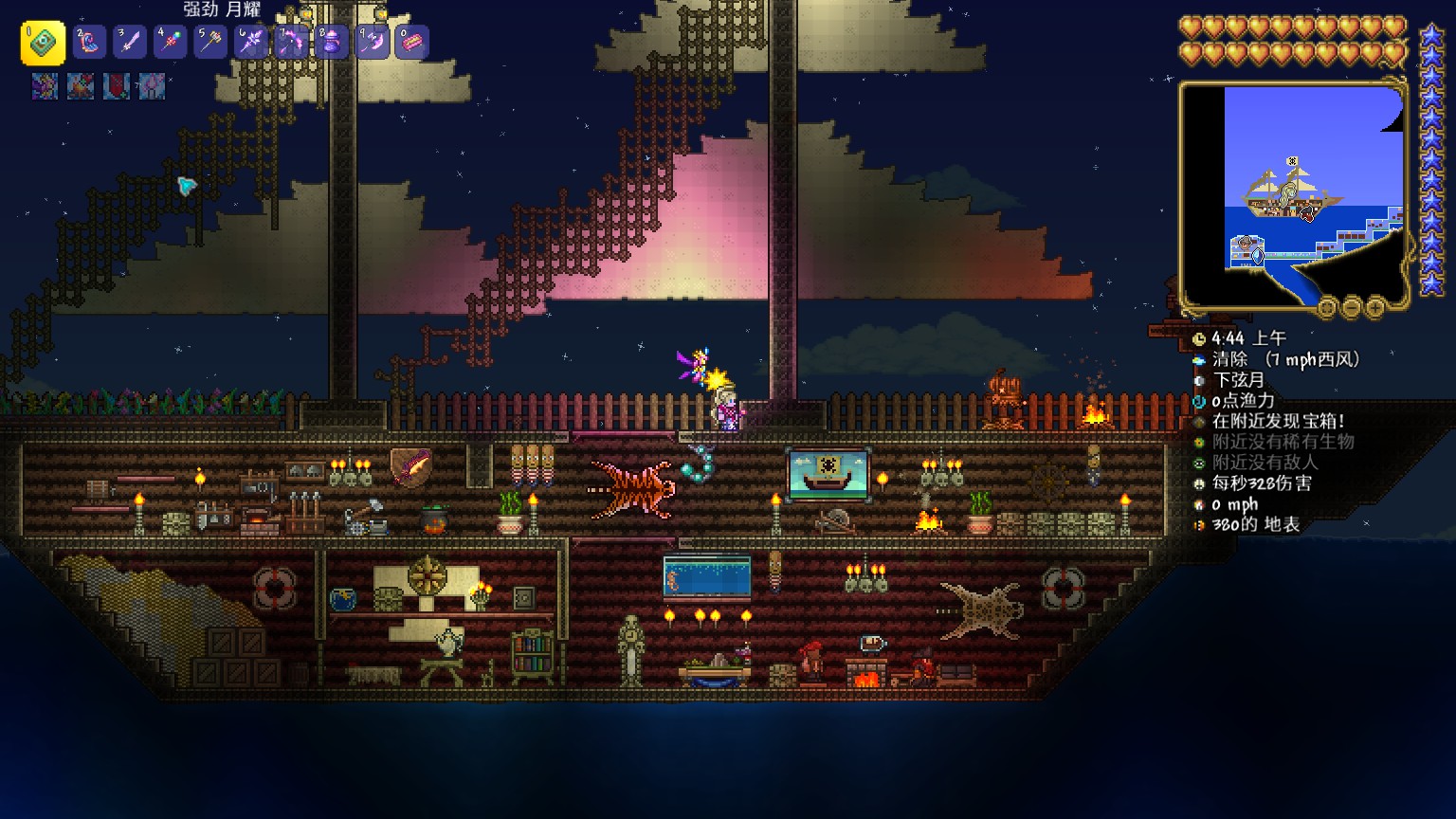Click the red banner buff icon

(116, 86)
